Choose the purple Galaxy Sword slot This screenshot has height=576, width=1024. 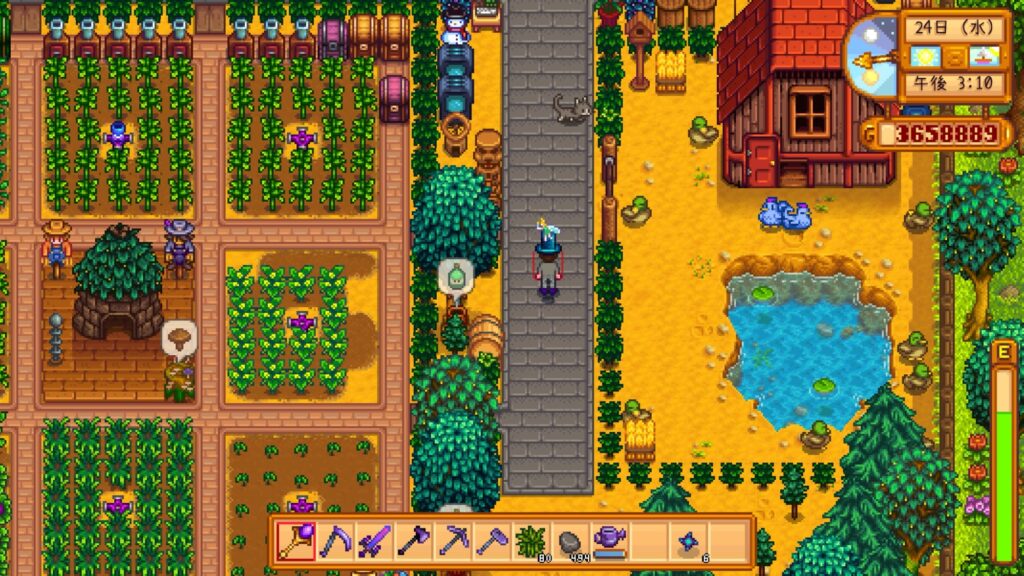click(x=373, y=541)
